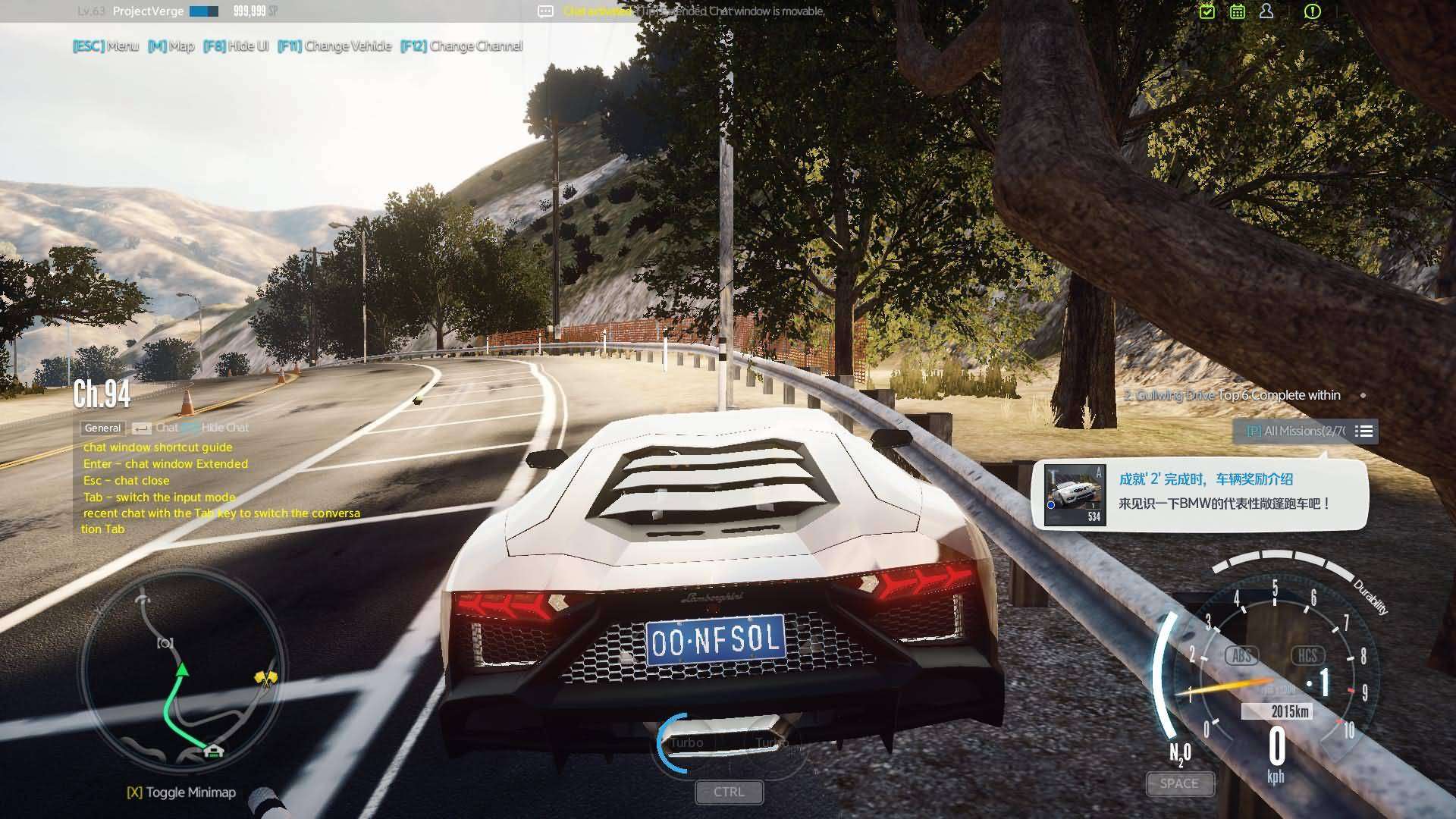The width and height of the screenshot is (1456, 819).
Task: Open the BMW reward car thumbnail
Action: (1075, 495)
